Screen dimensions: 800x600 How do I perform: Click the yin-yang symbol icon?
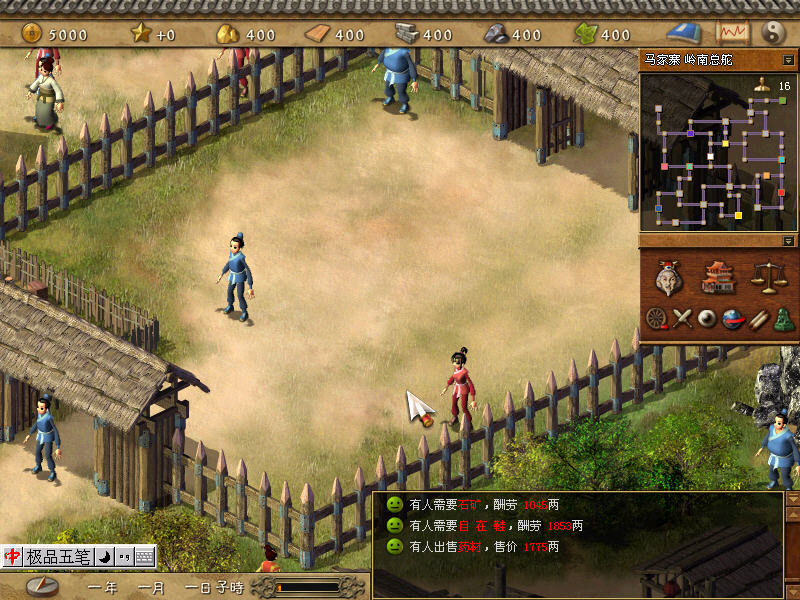click(773, 33)
